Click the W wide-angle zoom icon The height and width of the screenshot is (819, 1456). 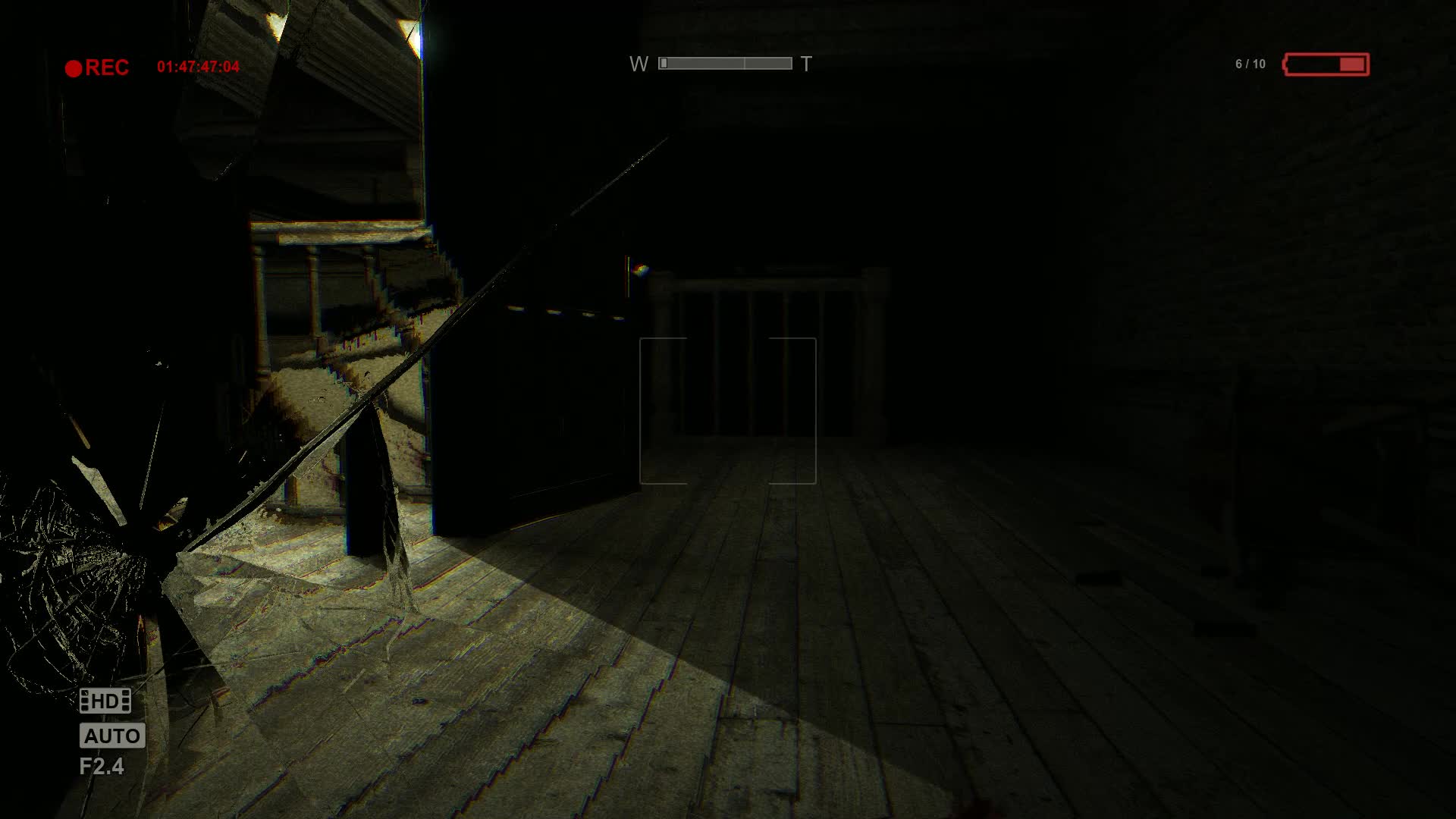pyautogui.click(x=639, y=64)
